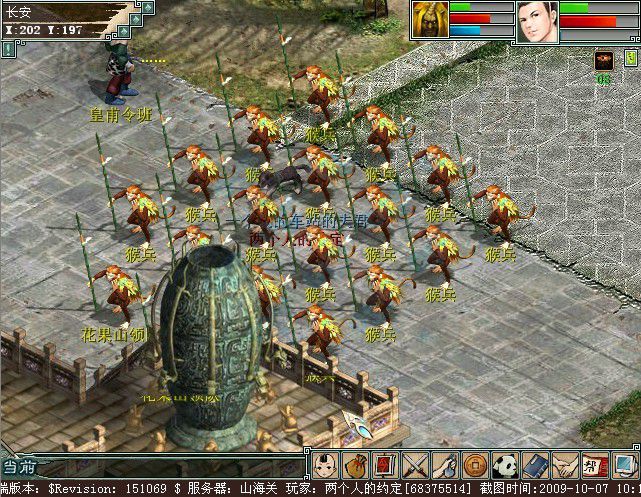Open the computer monitor system icon
The height and width of the screenshot is (497, 641).
(624, 464)
